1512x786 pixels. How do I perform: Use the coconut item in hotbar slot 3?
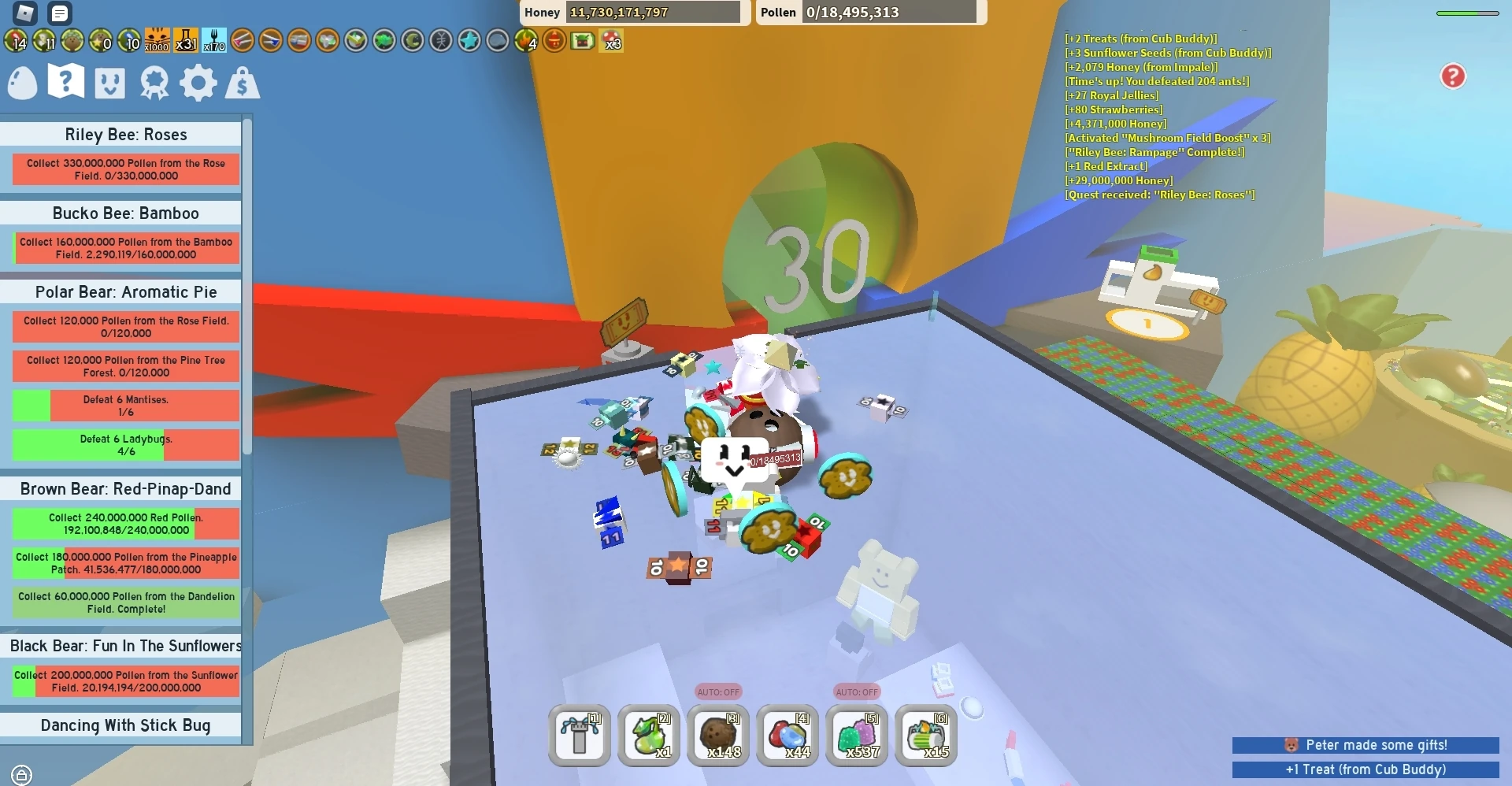pos(717,736)
